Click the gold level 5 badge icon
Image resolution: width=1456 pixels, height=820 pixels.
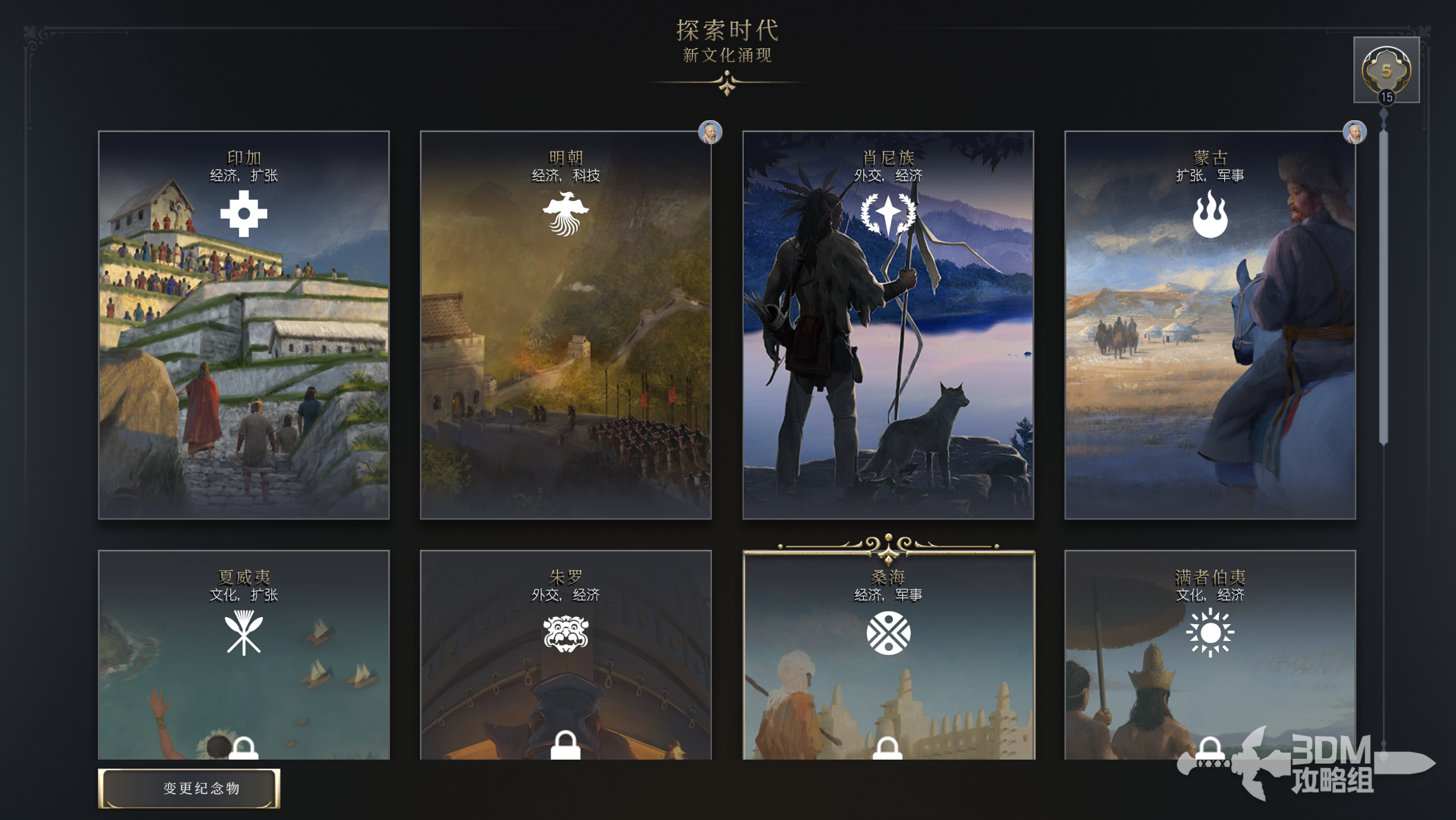pyautogui.click(x=1386, y=70)
